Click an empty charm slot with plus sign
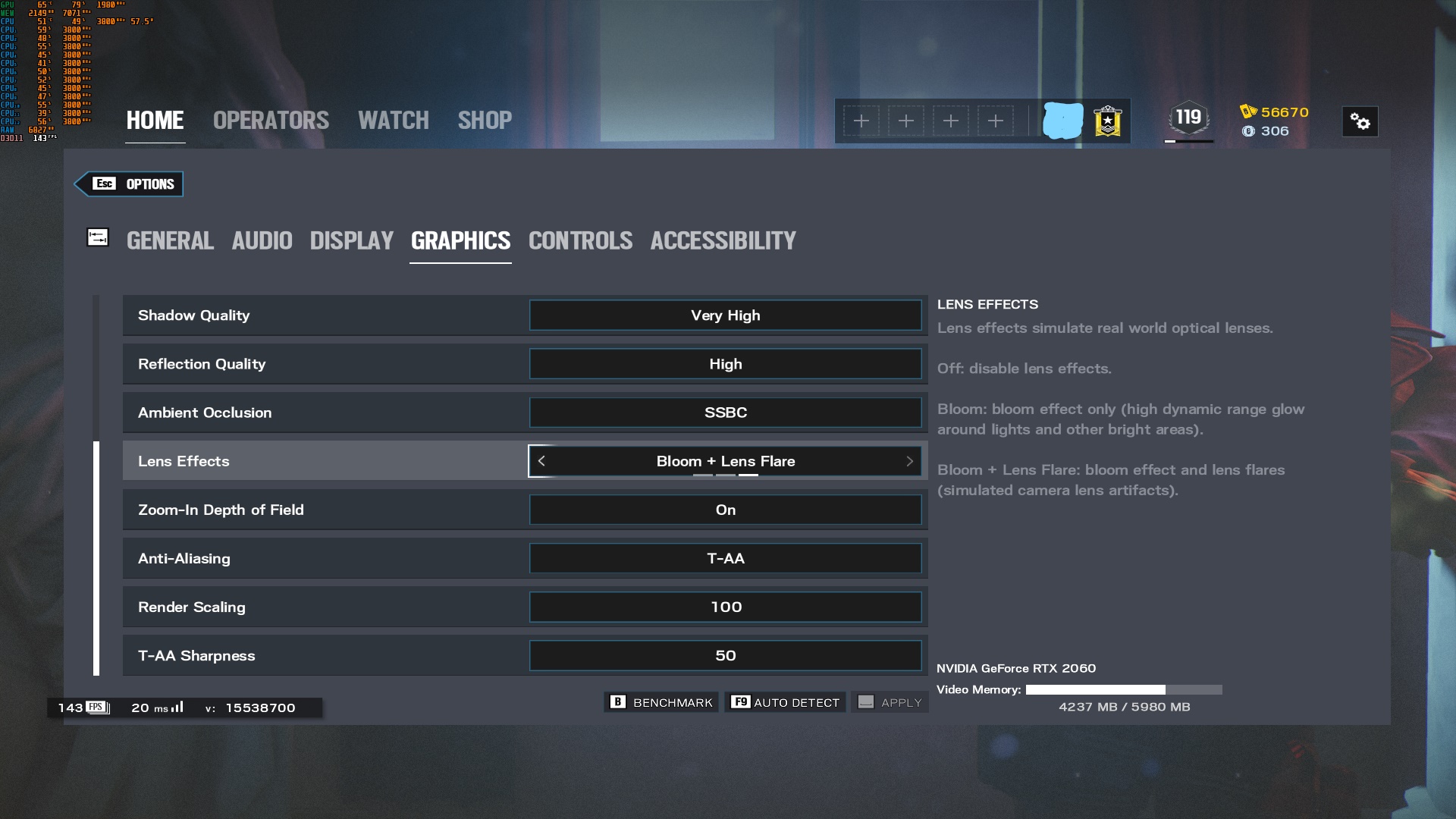The height and width of the screenshot is (819, 1456). tap(862, 121)
